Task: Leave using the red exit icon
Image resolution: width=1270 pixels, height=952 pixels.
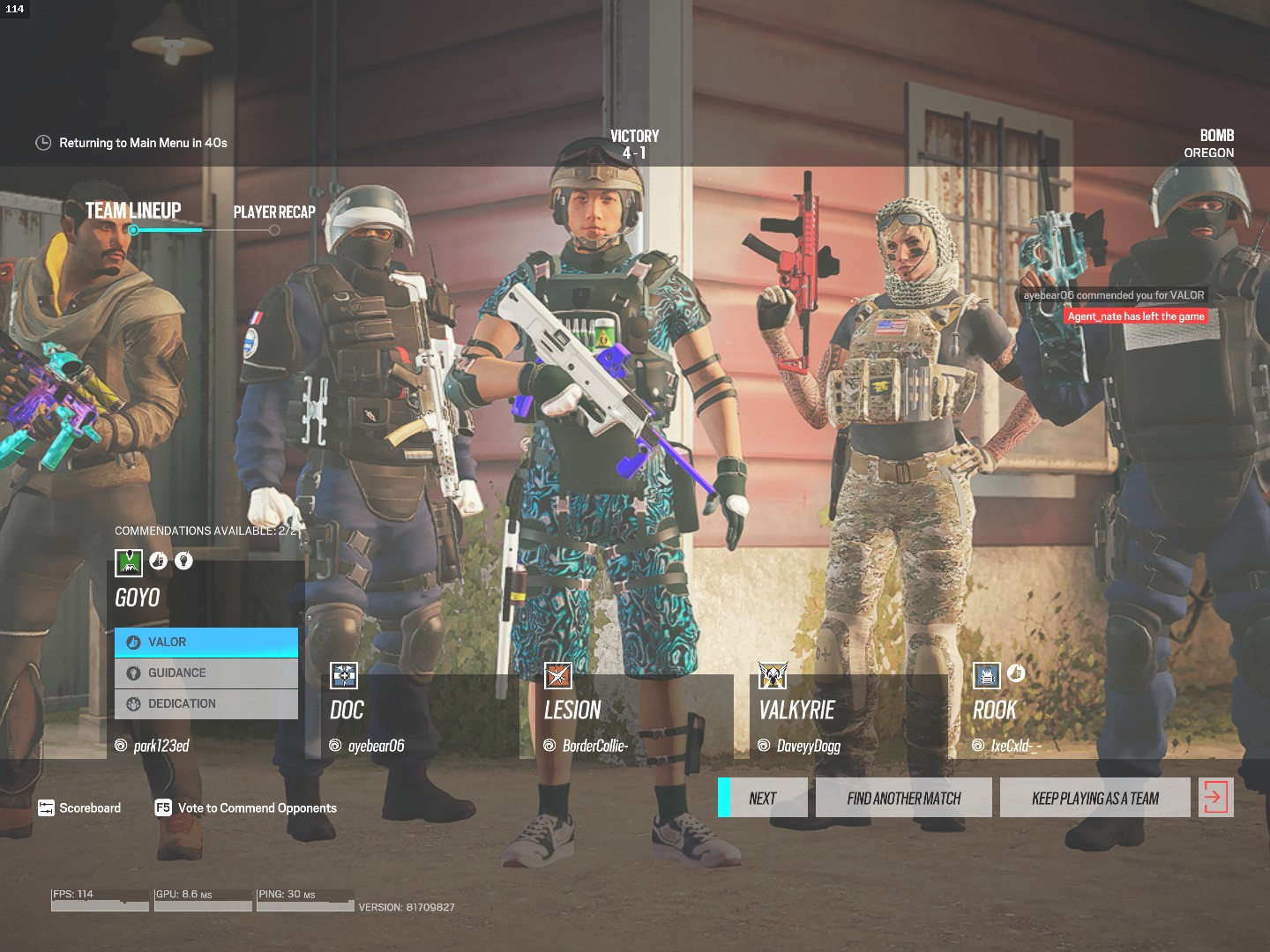Action: 1215,799
